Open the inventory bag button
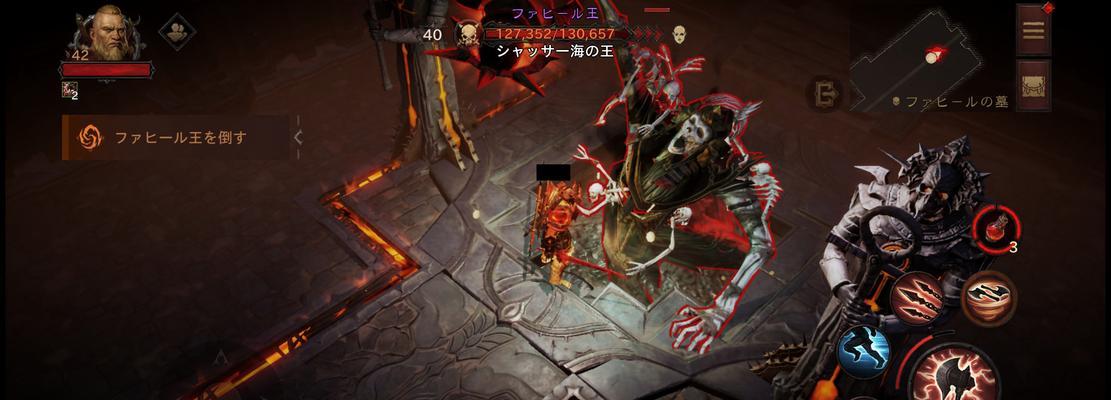 click(1033, 85)
